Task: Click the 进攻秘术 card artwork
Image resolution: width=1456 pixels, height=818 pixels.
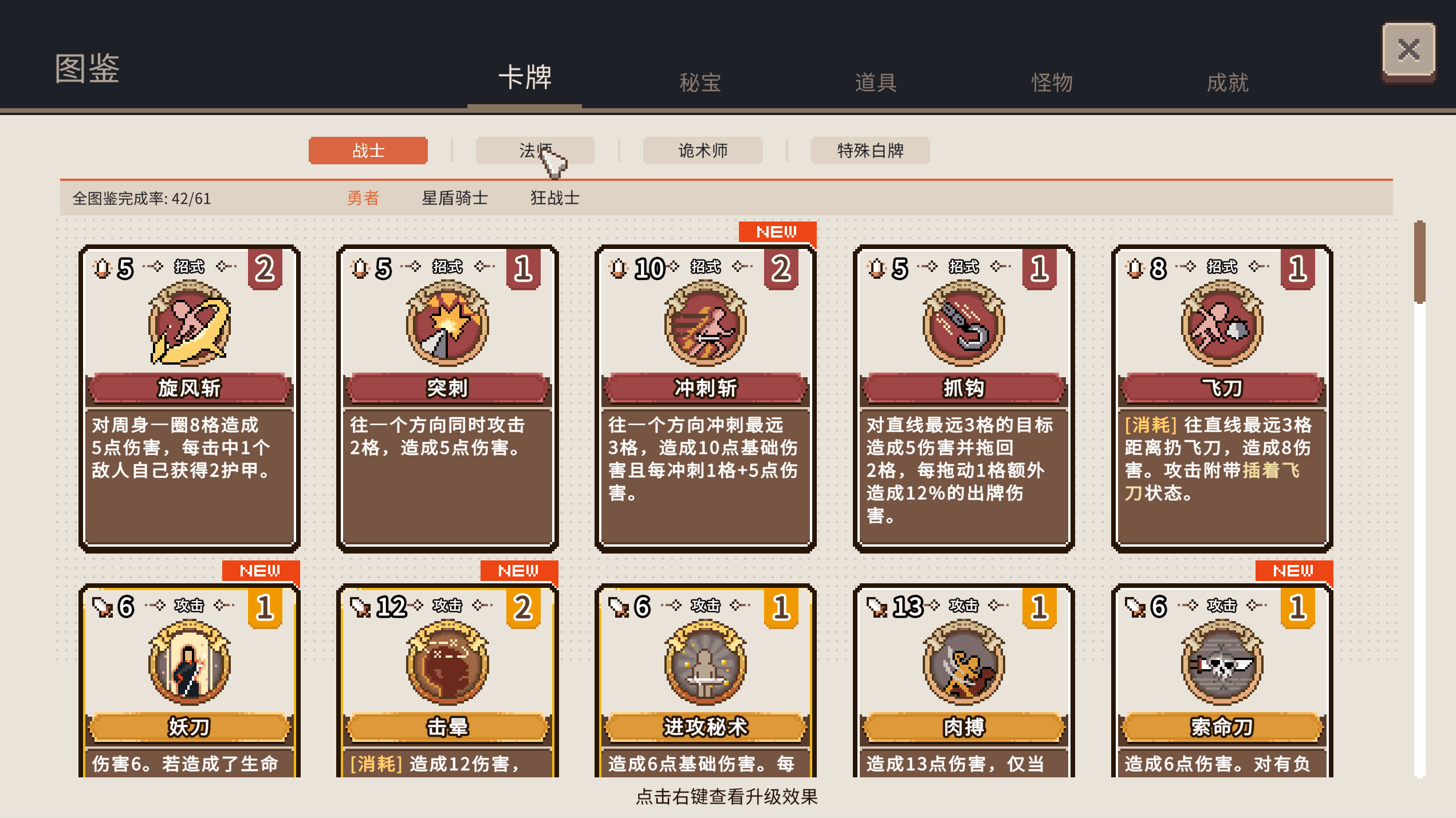Action: pyautogui.click(x=705, y=664)
